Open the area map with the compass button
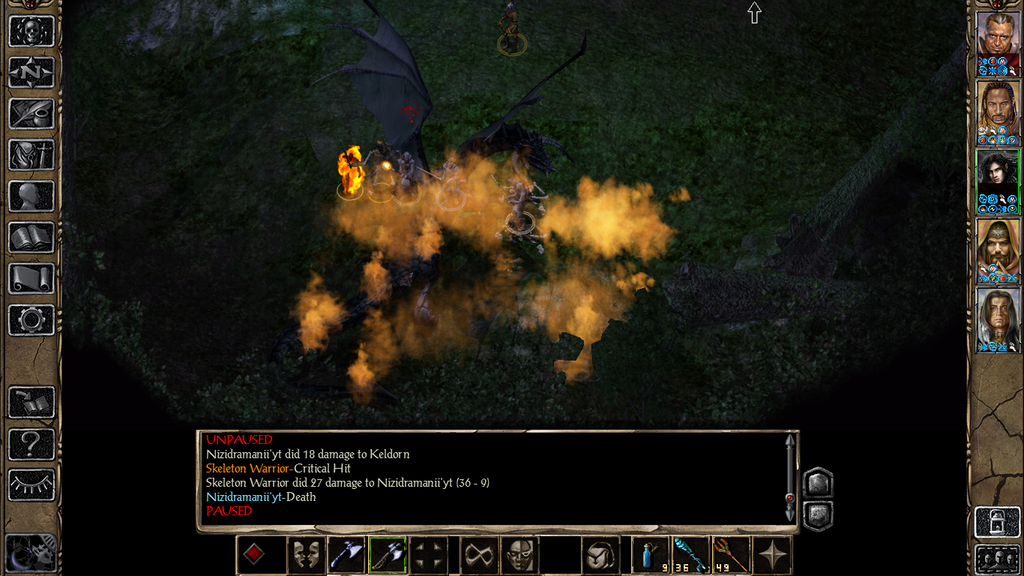Viewport: 1024px width, 576px height. click(31, 72)
